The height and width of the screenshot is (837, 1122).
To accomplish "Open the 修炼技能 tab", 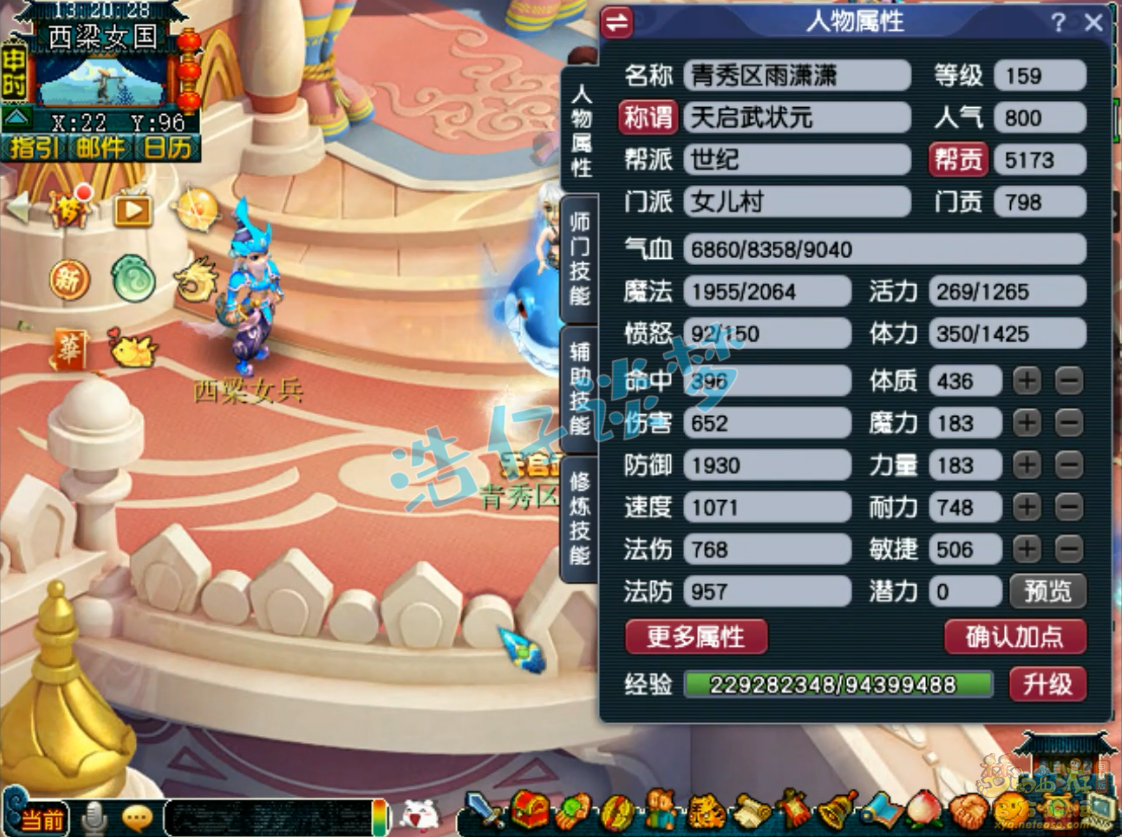I will (x=580, y=518).
